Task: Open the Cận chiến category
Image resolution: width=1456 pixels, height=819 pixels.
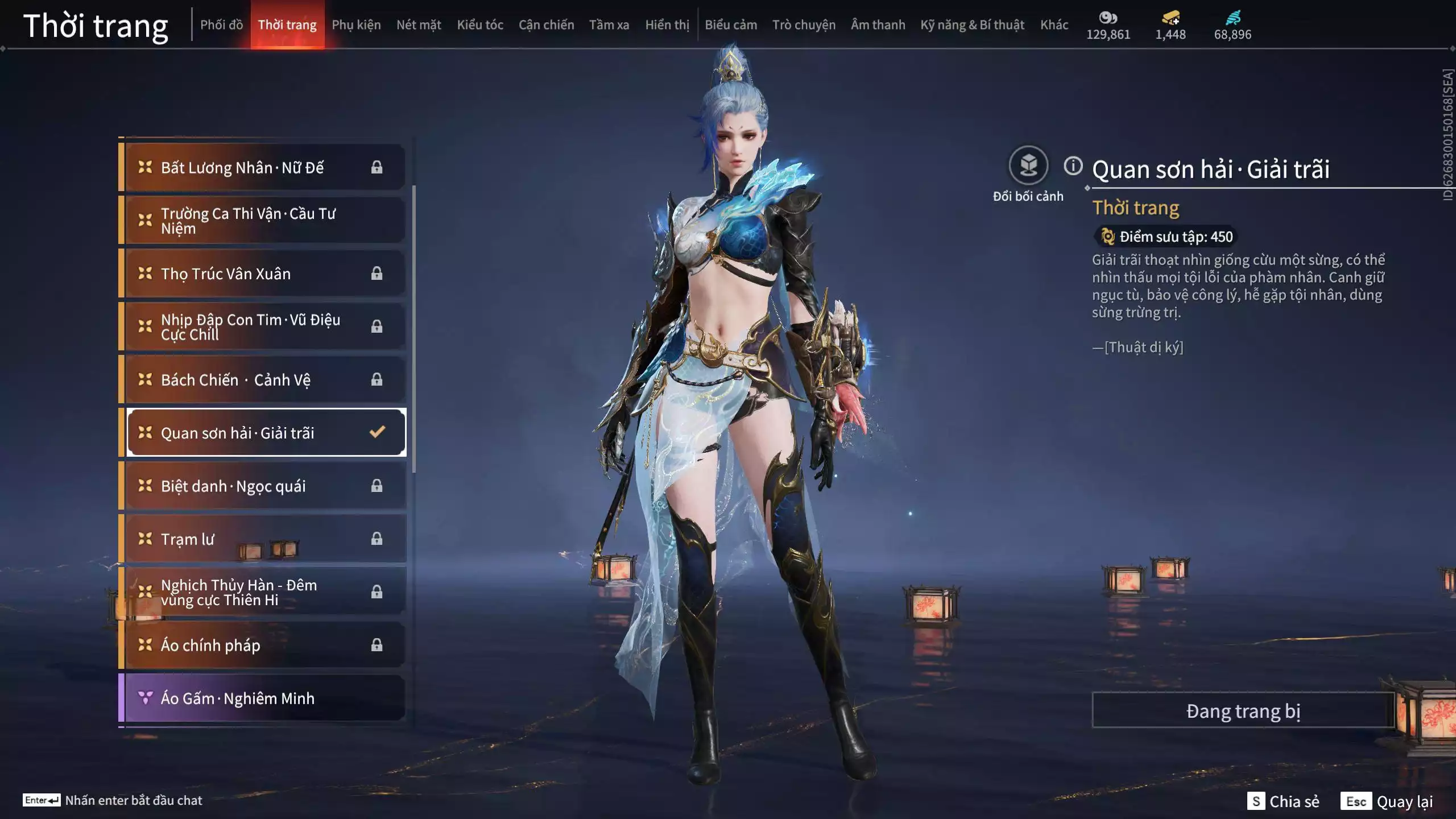Action: (546, 25)
